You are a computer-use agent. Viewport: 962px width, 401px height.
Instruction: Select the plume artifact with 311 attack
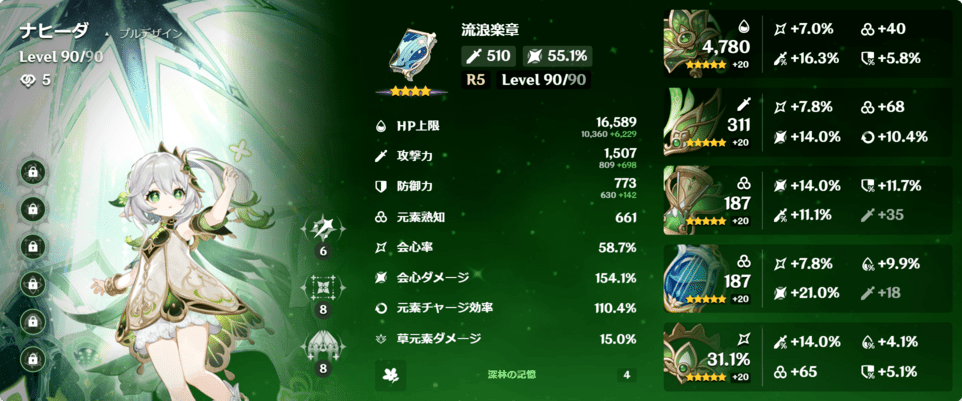click(692, 120)
